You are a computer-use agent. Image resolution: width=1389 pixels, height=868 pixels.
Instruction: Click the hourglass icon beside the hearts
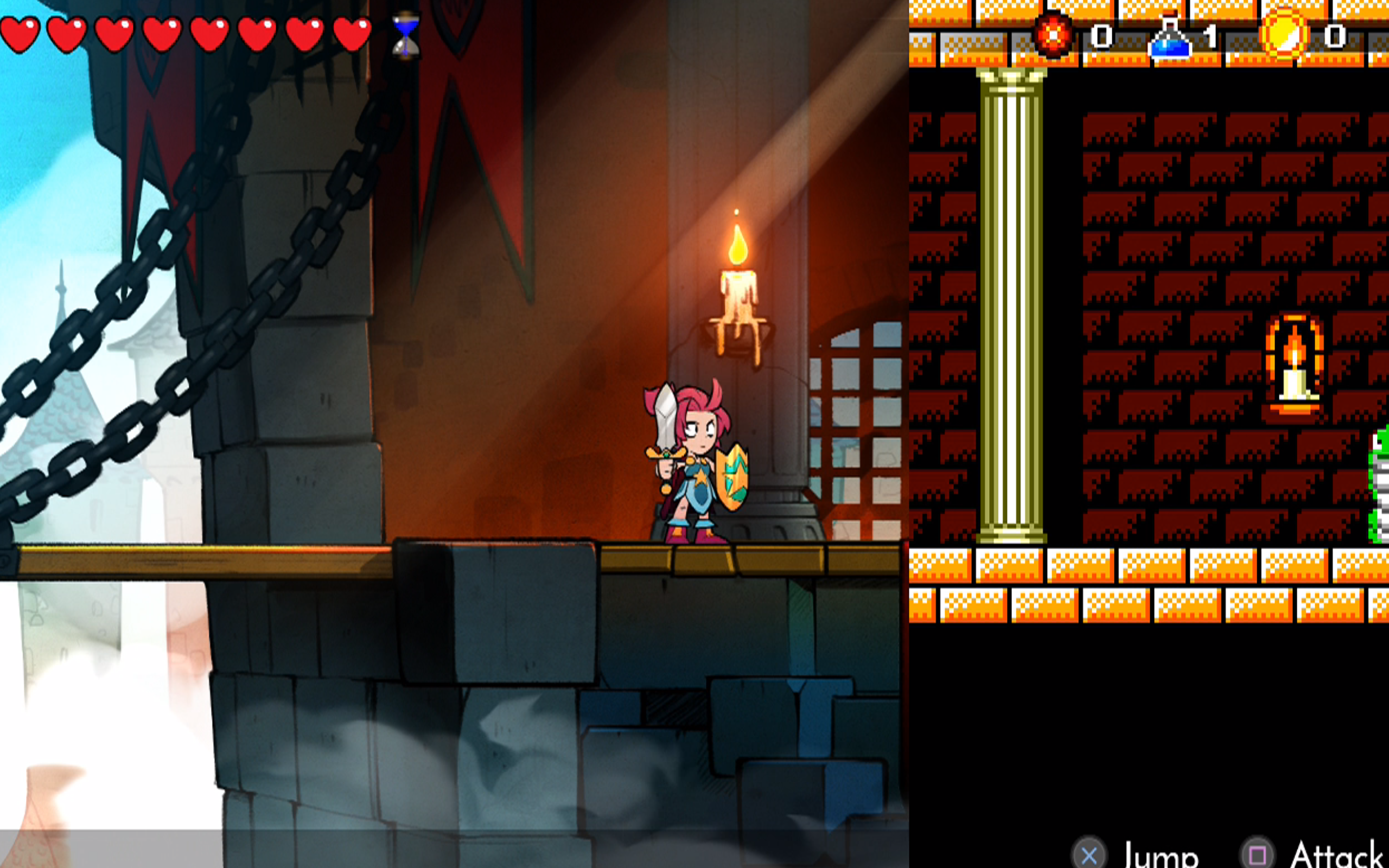(x=406, y=35)
